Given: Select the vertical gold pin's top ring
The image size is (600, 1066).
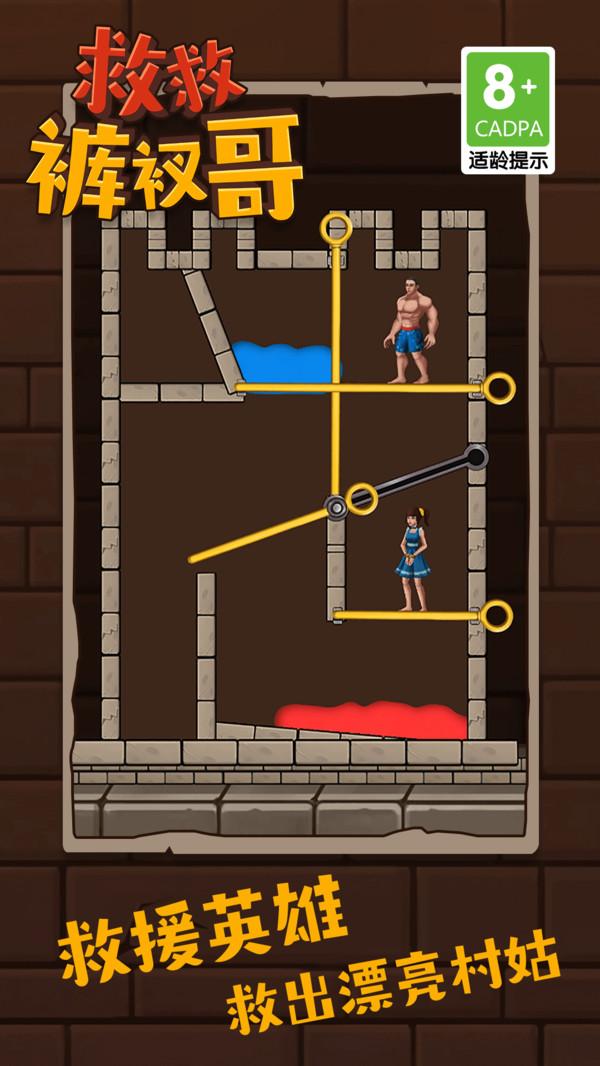Looking at the screenshot, I should click(x=337, y=229).
